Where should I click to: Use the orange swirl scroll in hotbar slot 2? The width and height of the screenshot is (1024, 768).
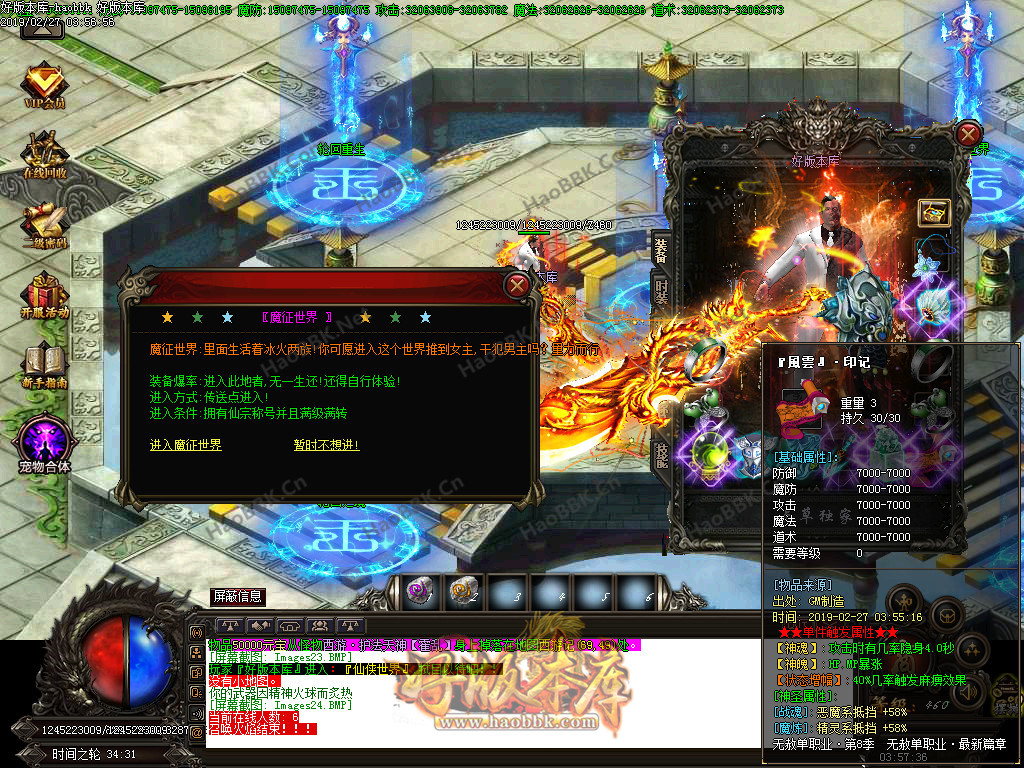463,591
